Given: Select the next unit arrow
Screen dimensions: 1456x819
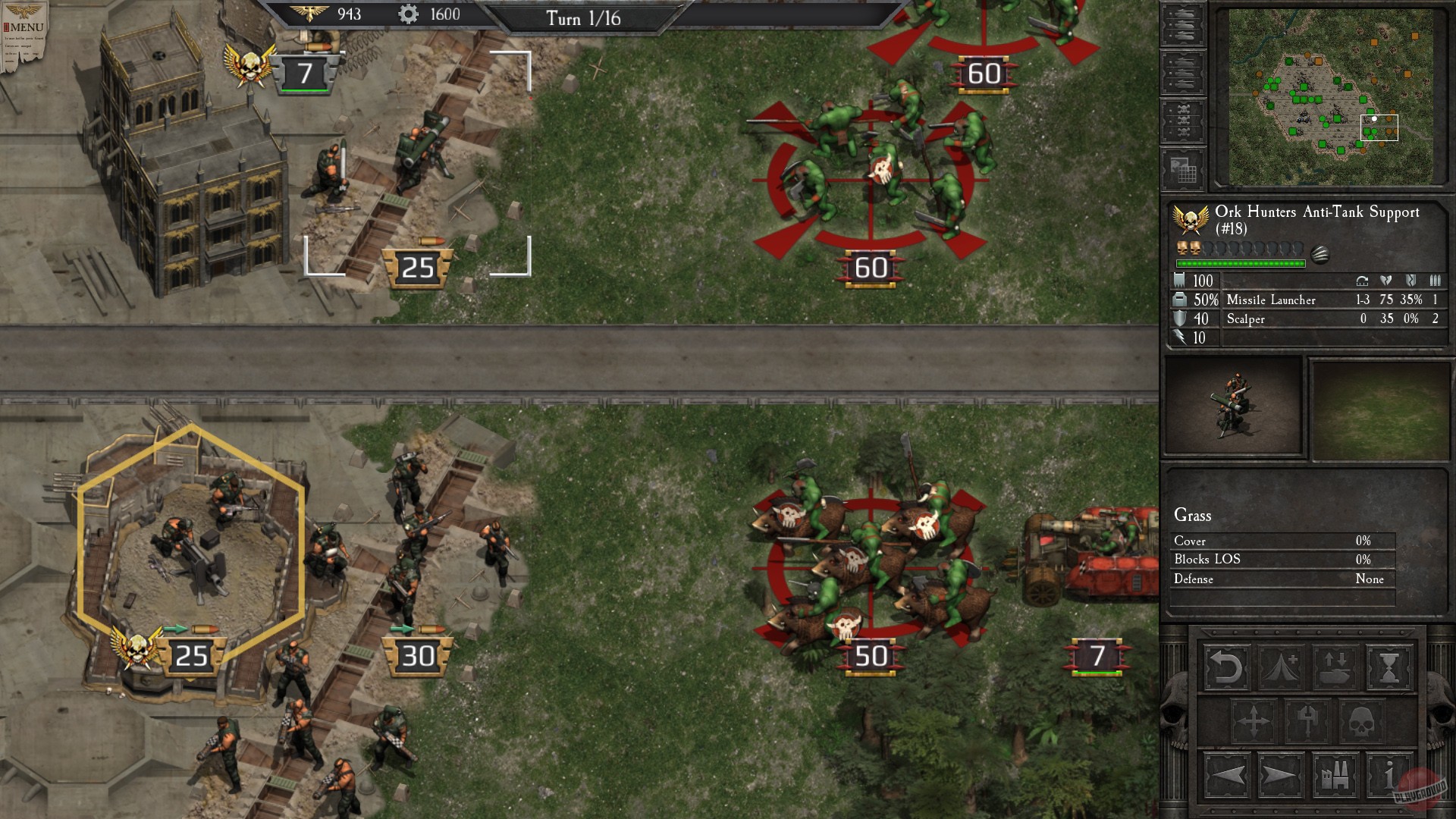Looking at the screenshot, I should [x=1281, y=773].
